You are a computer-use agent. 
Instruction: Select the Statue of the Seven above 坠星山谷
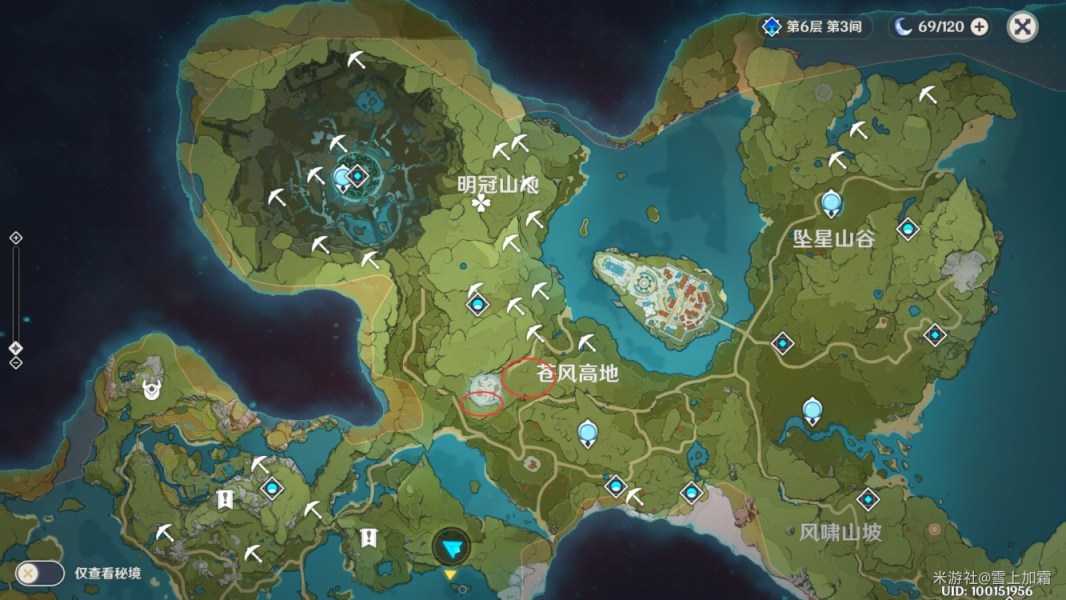coord(831,204)
